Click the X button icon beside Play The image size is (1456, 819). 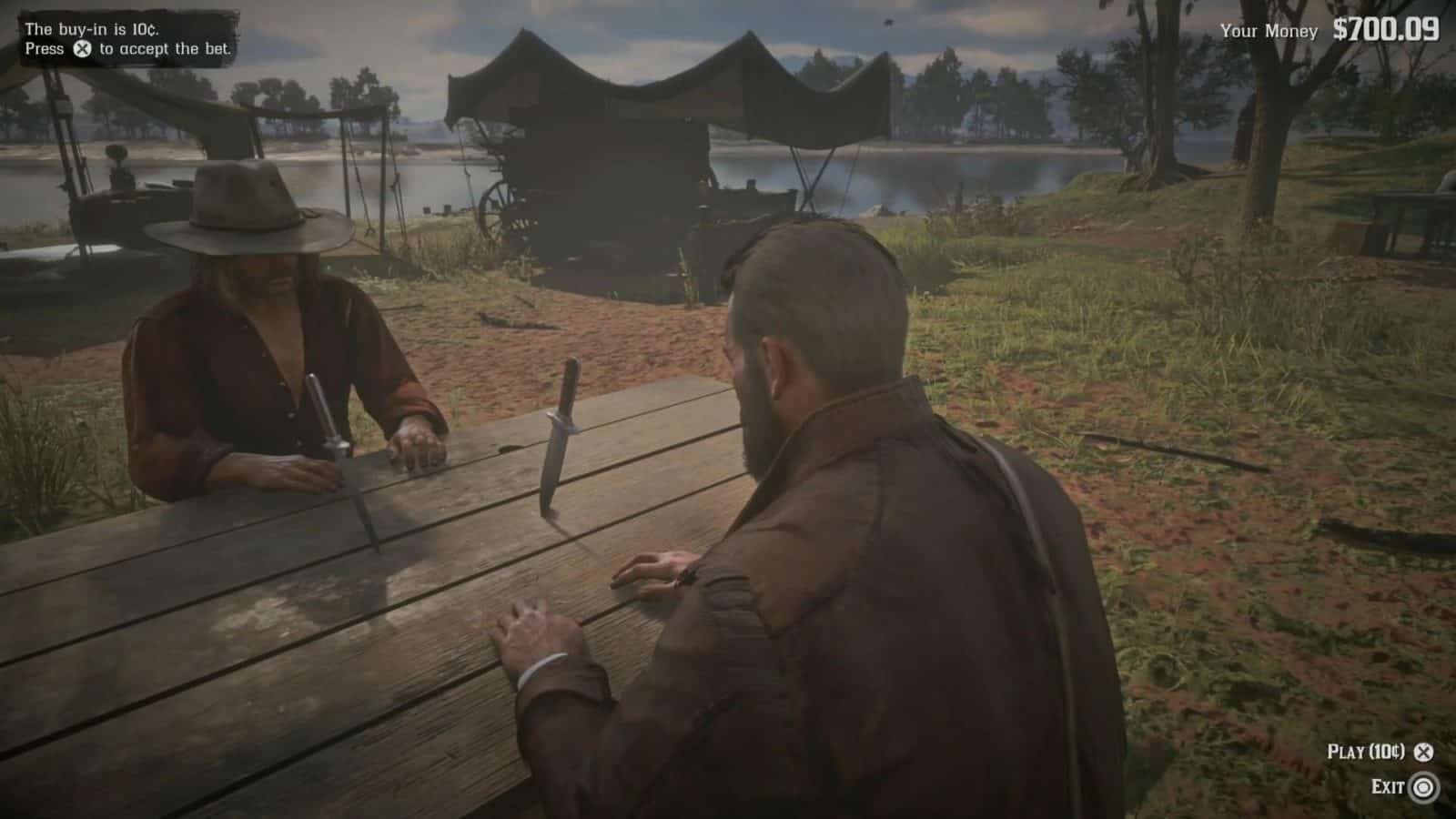click(1424, 753)
